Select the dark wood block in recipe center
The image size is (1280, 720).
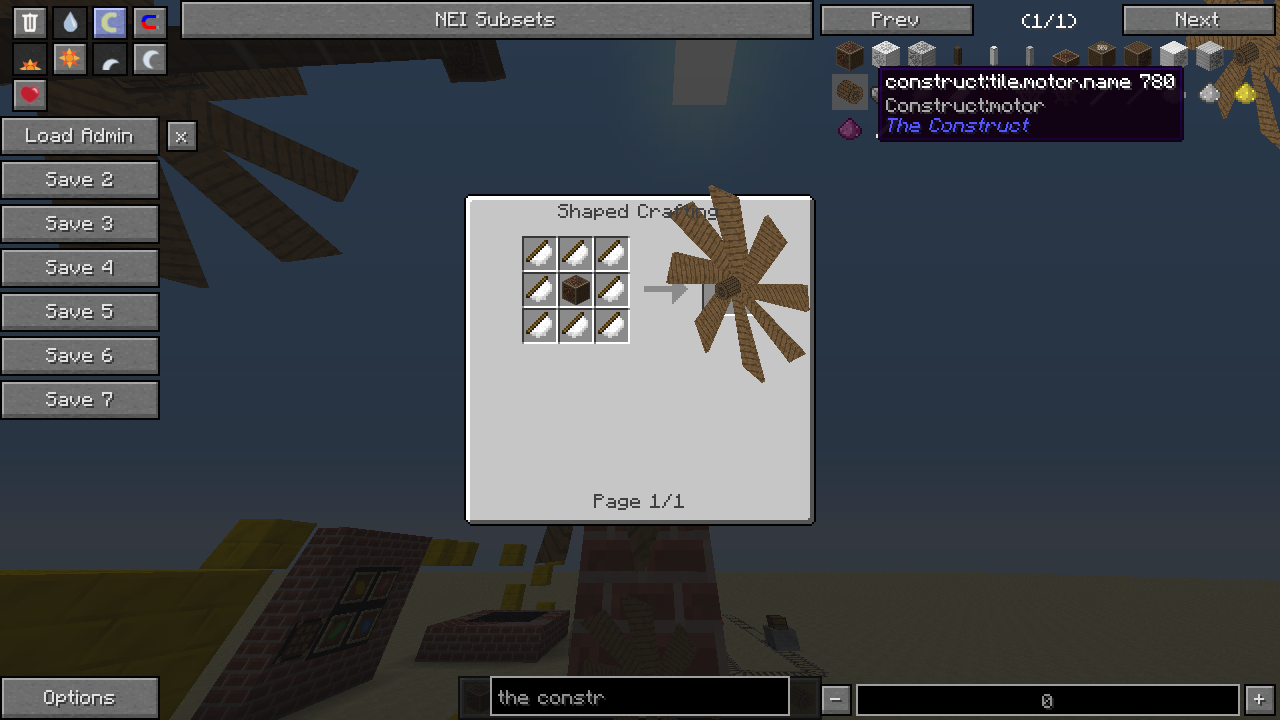click(576, 290)
